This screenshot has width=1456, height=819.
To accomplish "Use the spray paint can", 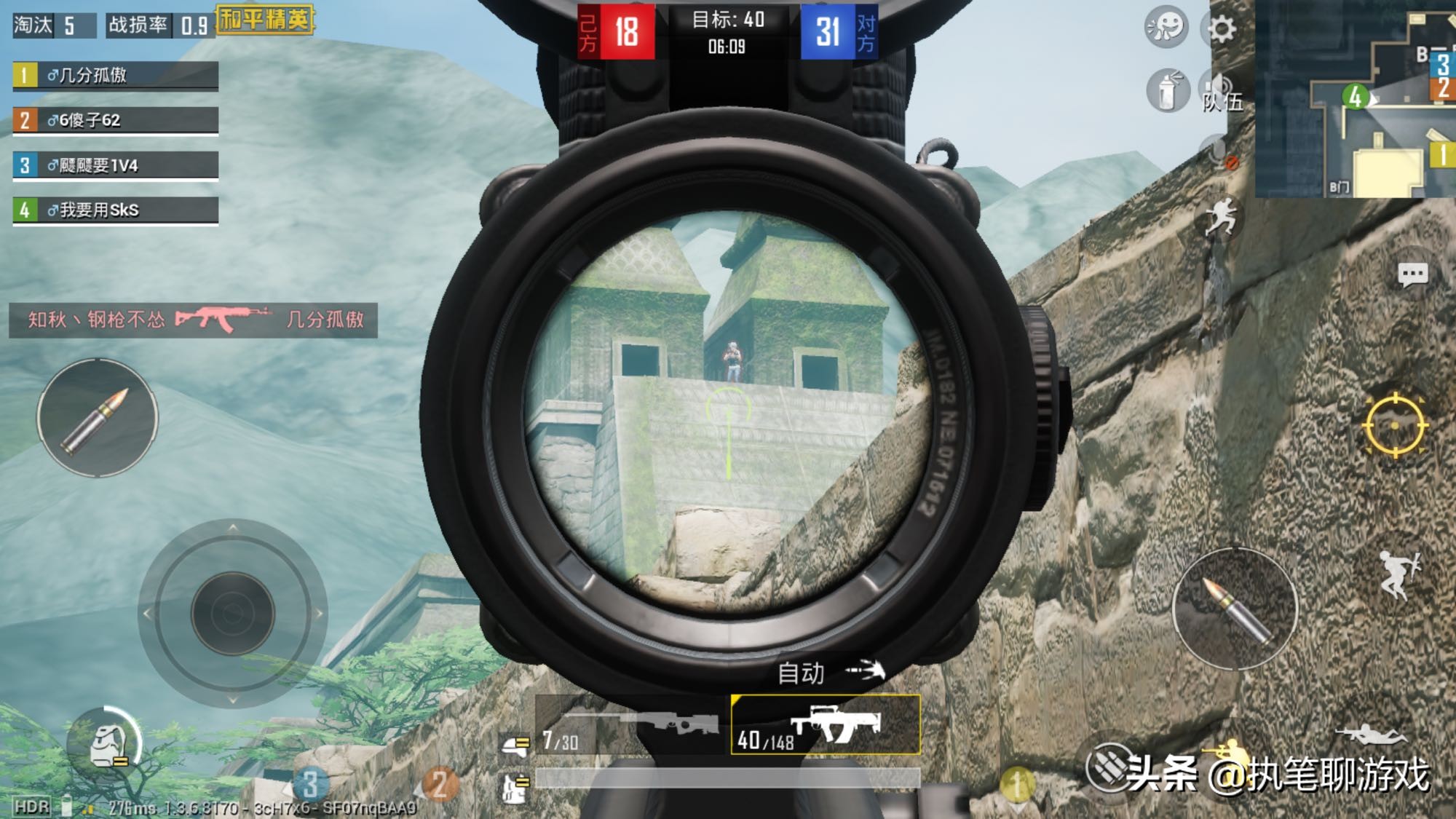I will [1167, 92].
